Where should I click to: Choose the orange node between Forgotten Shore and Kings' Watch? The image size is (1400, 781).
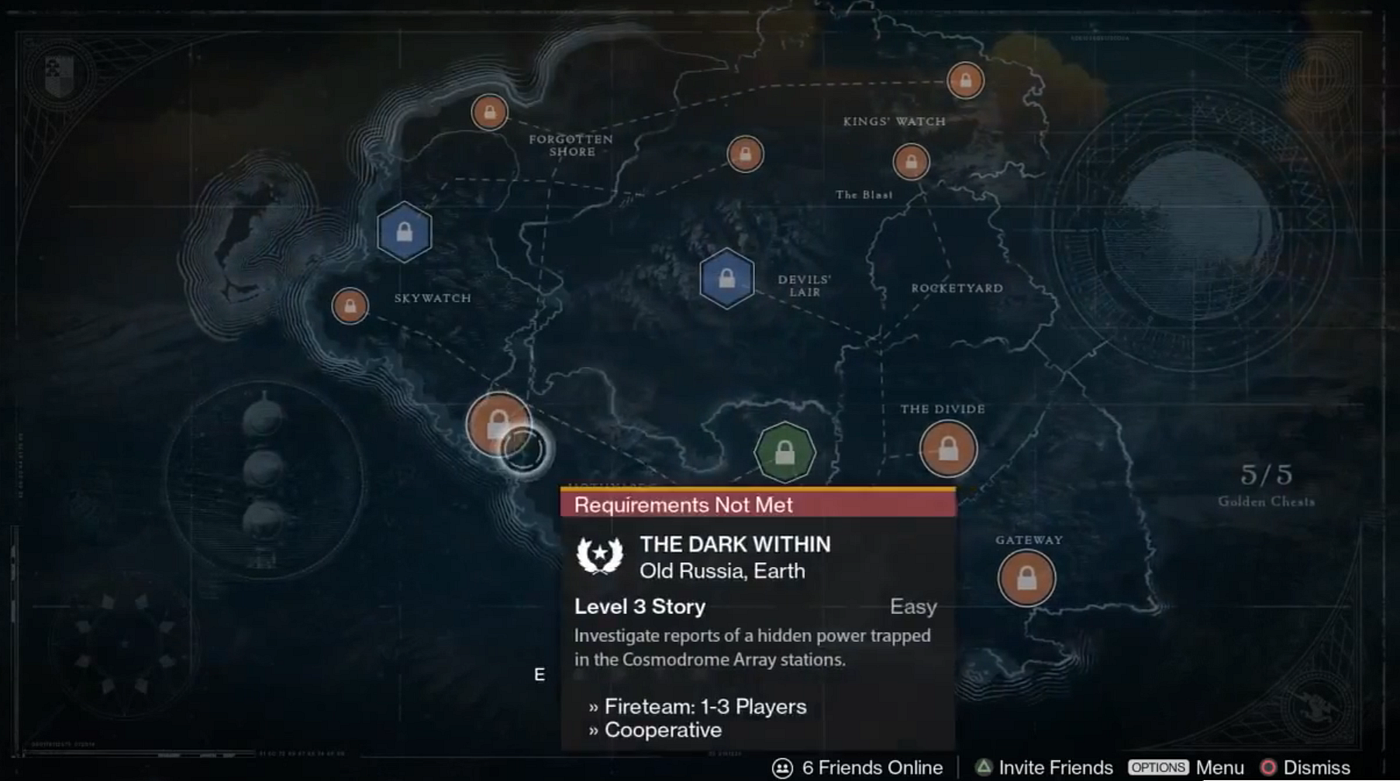745,154
